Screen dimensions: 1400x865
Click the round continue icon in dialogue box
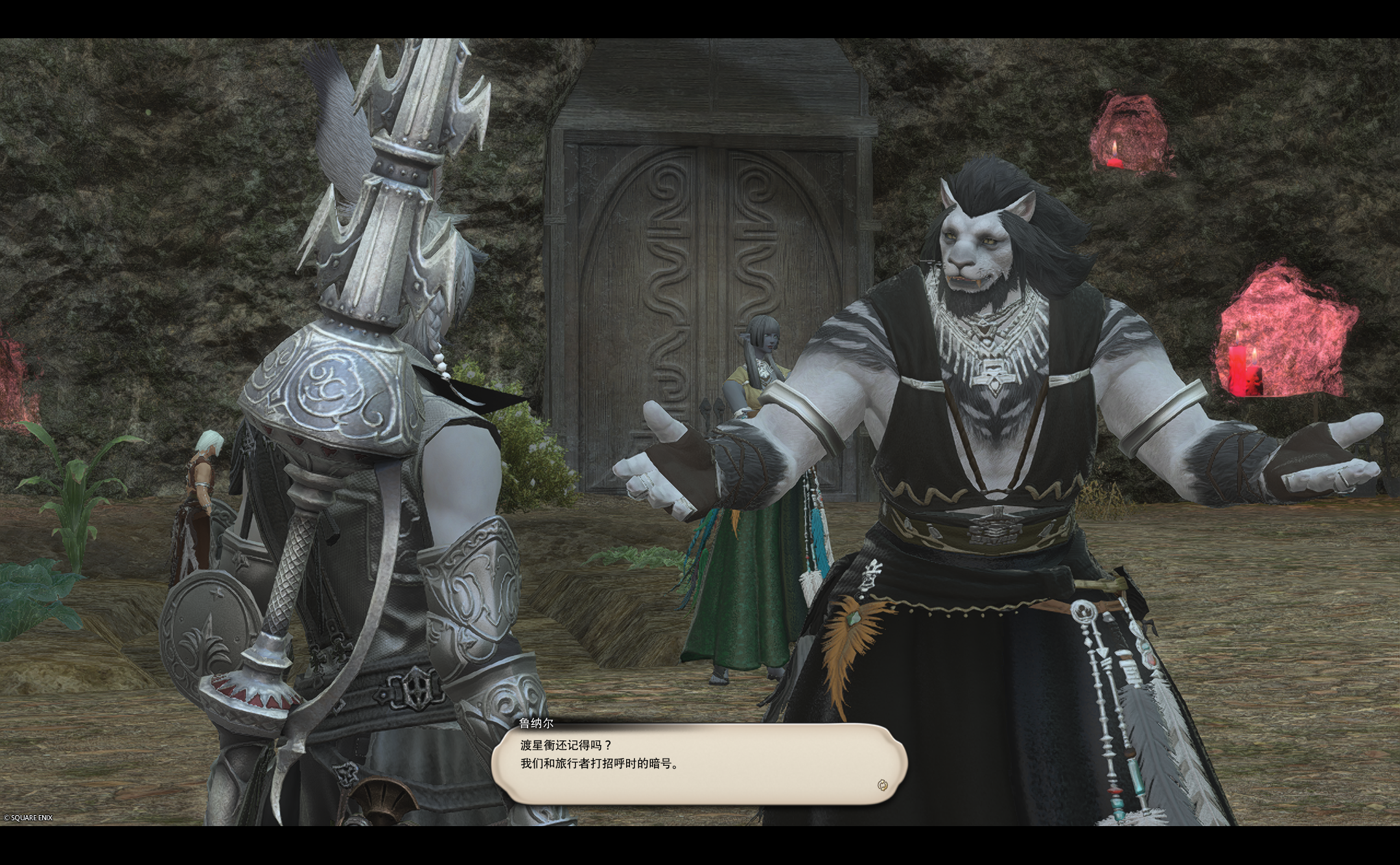881,785
